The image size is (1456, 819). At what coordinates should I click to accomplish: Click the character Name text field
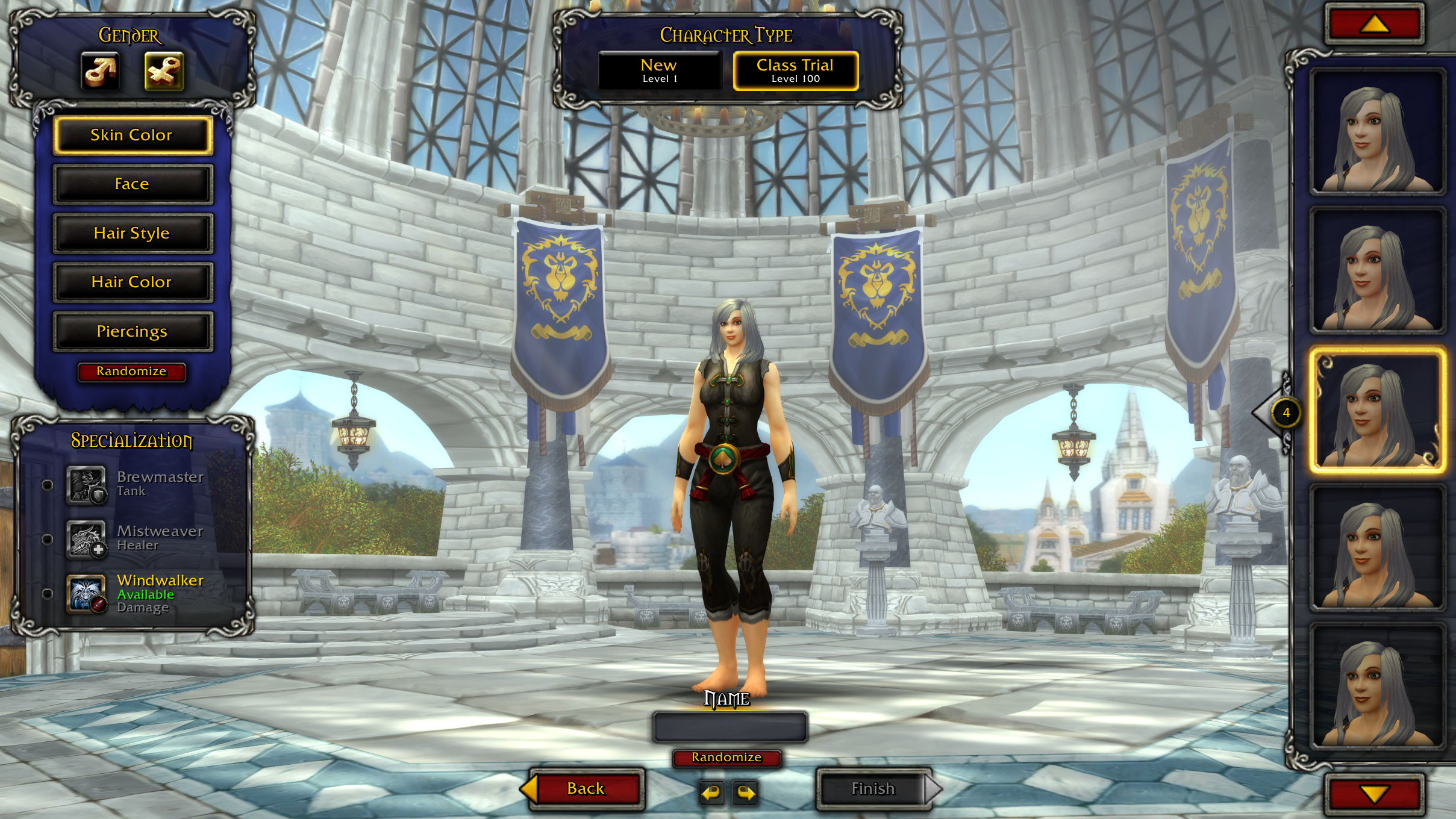[730, 727]
